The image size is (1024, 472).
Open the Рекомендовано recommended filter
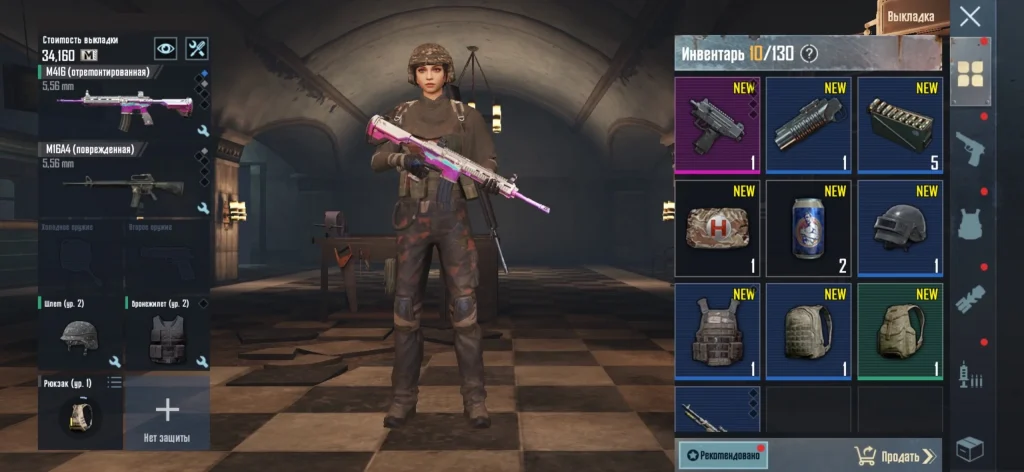pyautogui.click(x=722, y=456)
